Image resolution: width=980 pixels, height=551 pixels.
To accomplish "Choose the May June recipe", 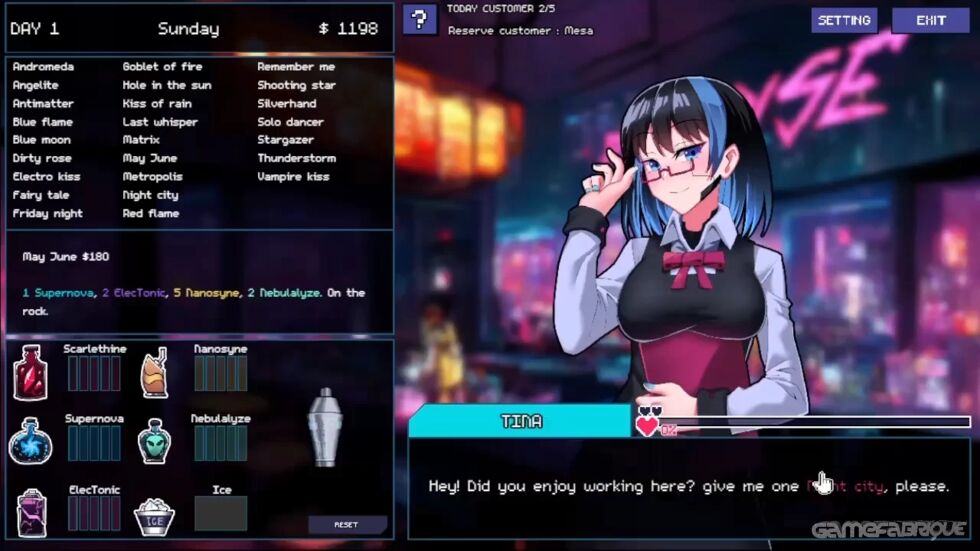I will [149, 158].
